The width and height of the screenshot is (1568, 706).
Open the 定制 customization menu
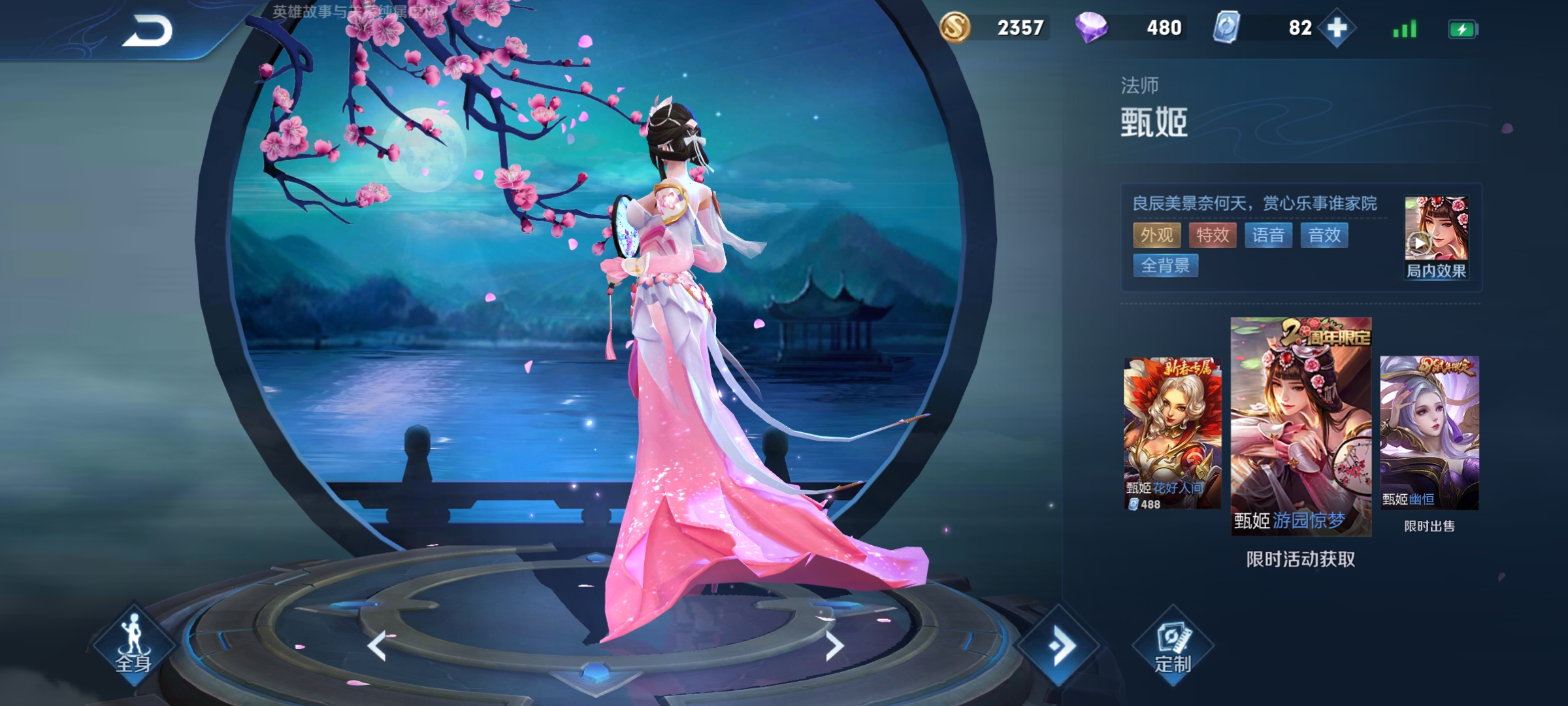click(x=1173, y=647)
